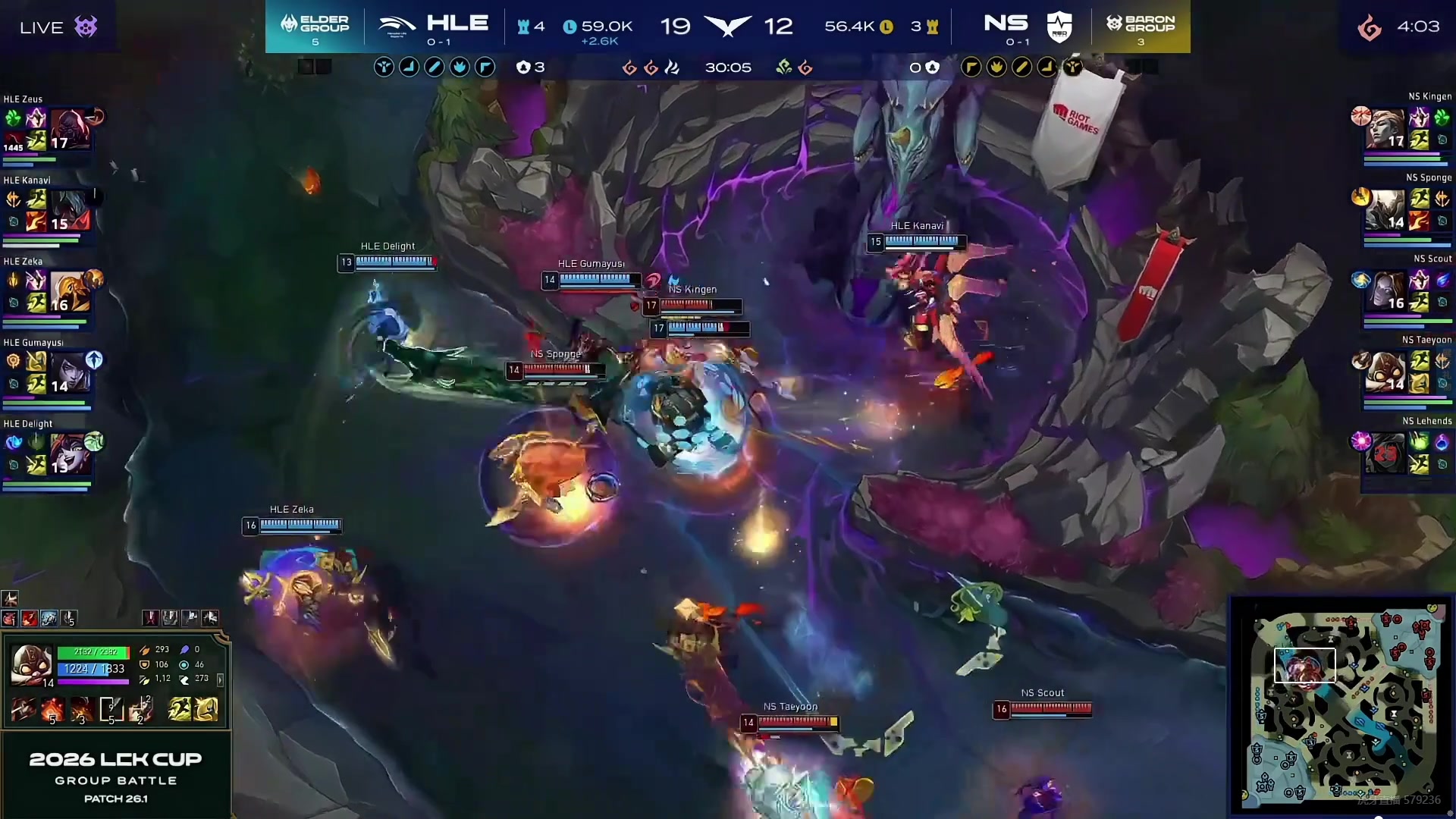
Task: Choose NS Taeyoon's champion portrait
Action: pos(1385,372)
